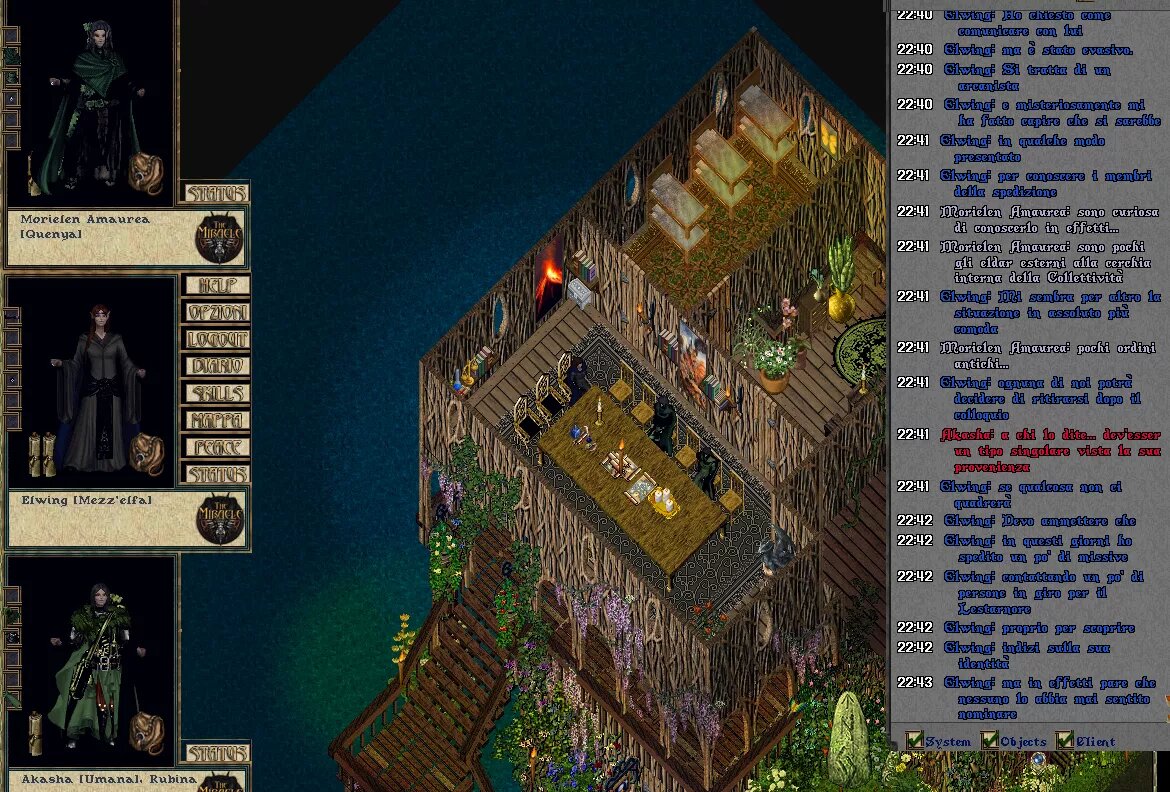
Task: Open the MAPPA map button
Action: click(x=215, y=421)
